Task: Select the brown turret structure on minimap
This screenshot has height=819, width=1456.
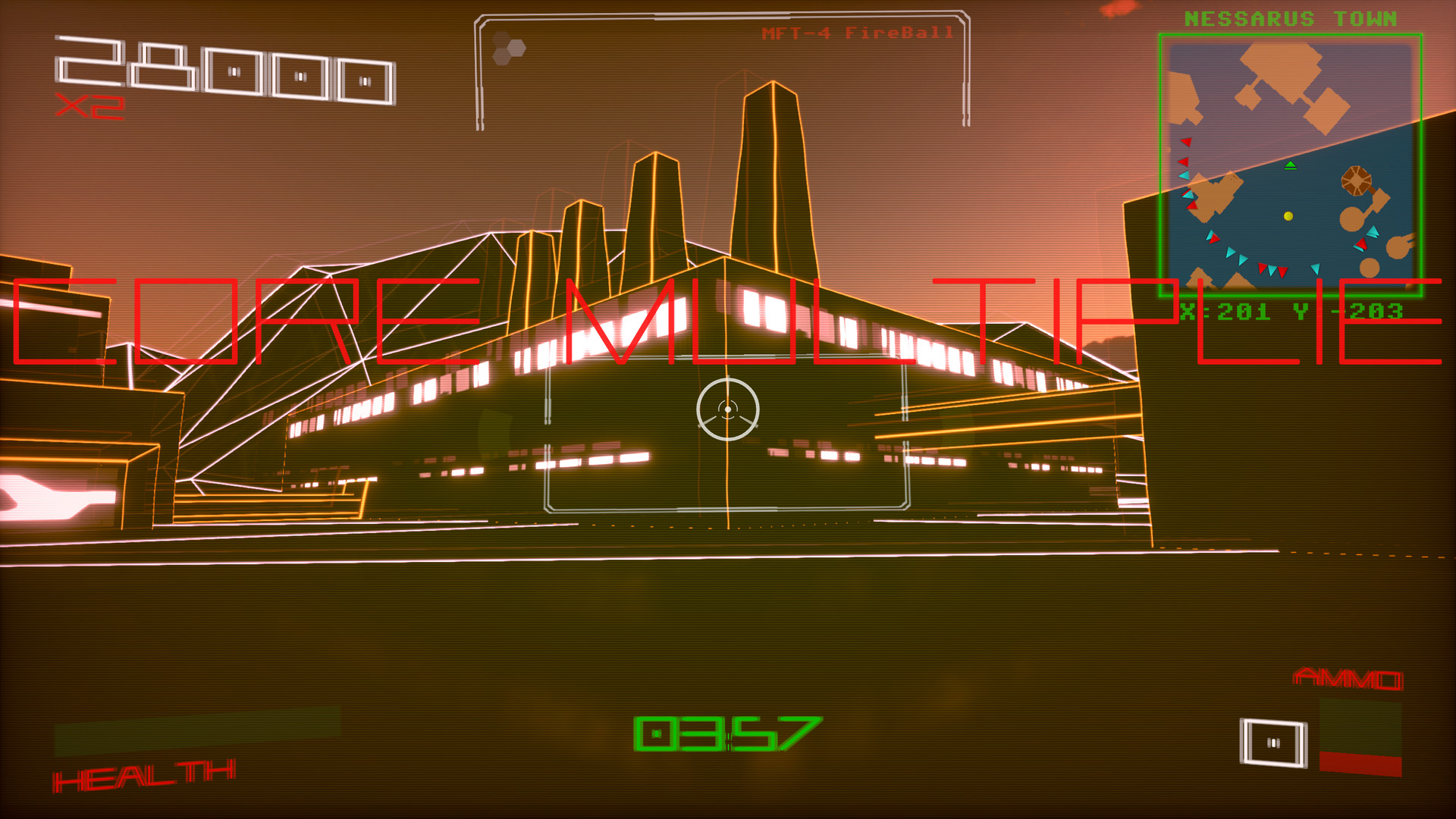Action: (1356, 180)
